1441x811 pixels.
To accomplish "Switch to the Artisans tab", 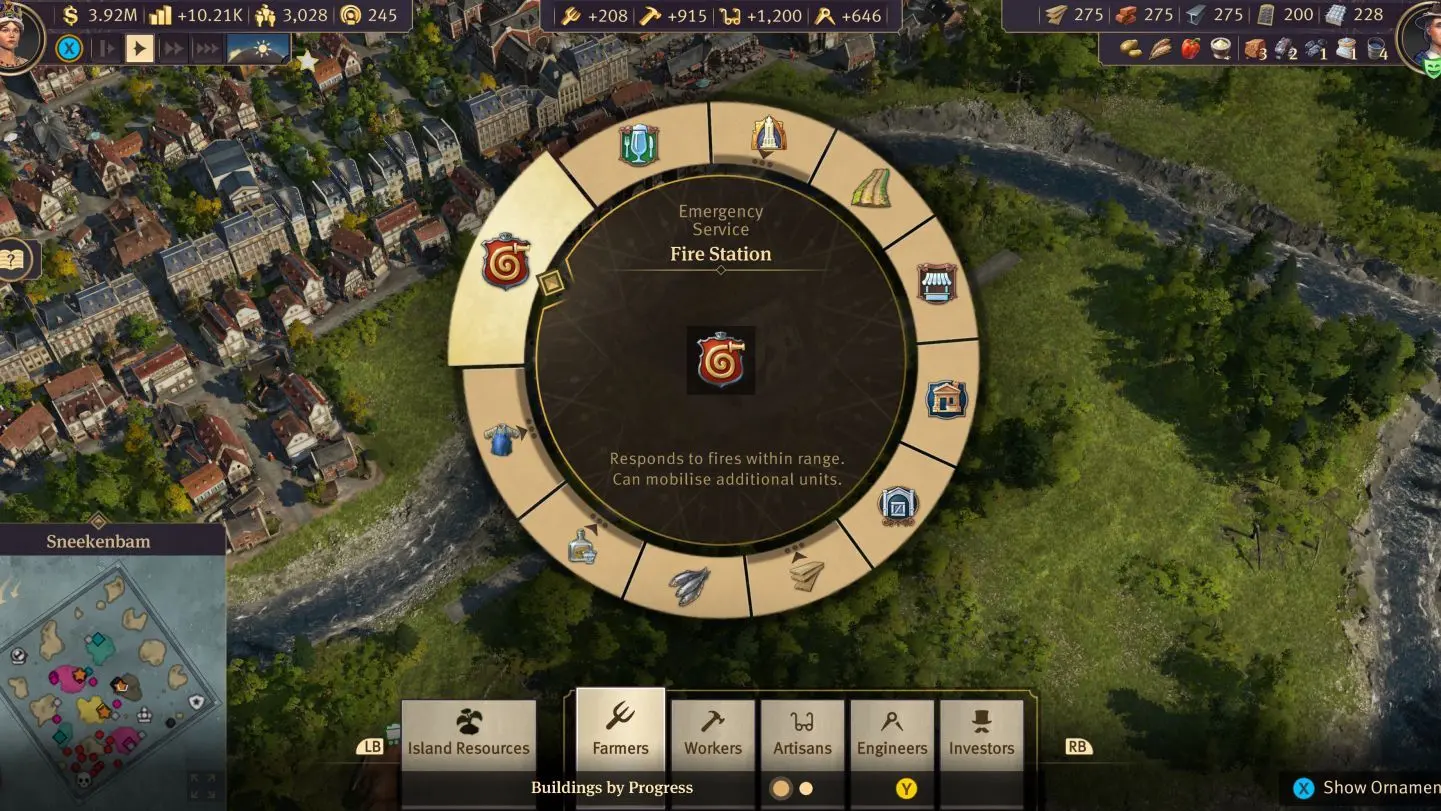I will pyautogui.click(x=802, y=734).
